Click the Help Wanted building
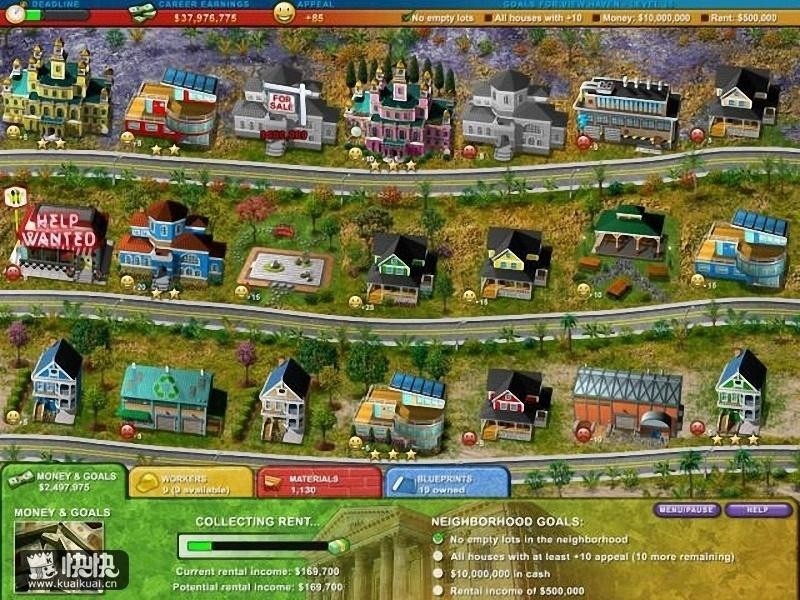 (60, 242)
